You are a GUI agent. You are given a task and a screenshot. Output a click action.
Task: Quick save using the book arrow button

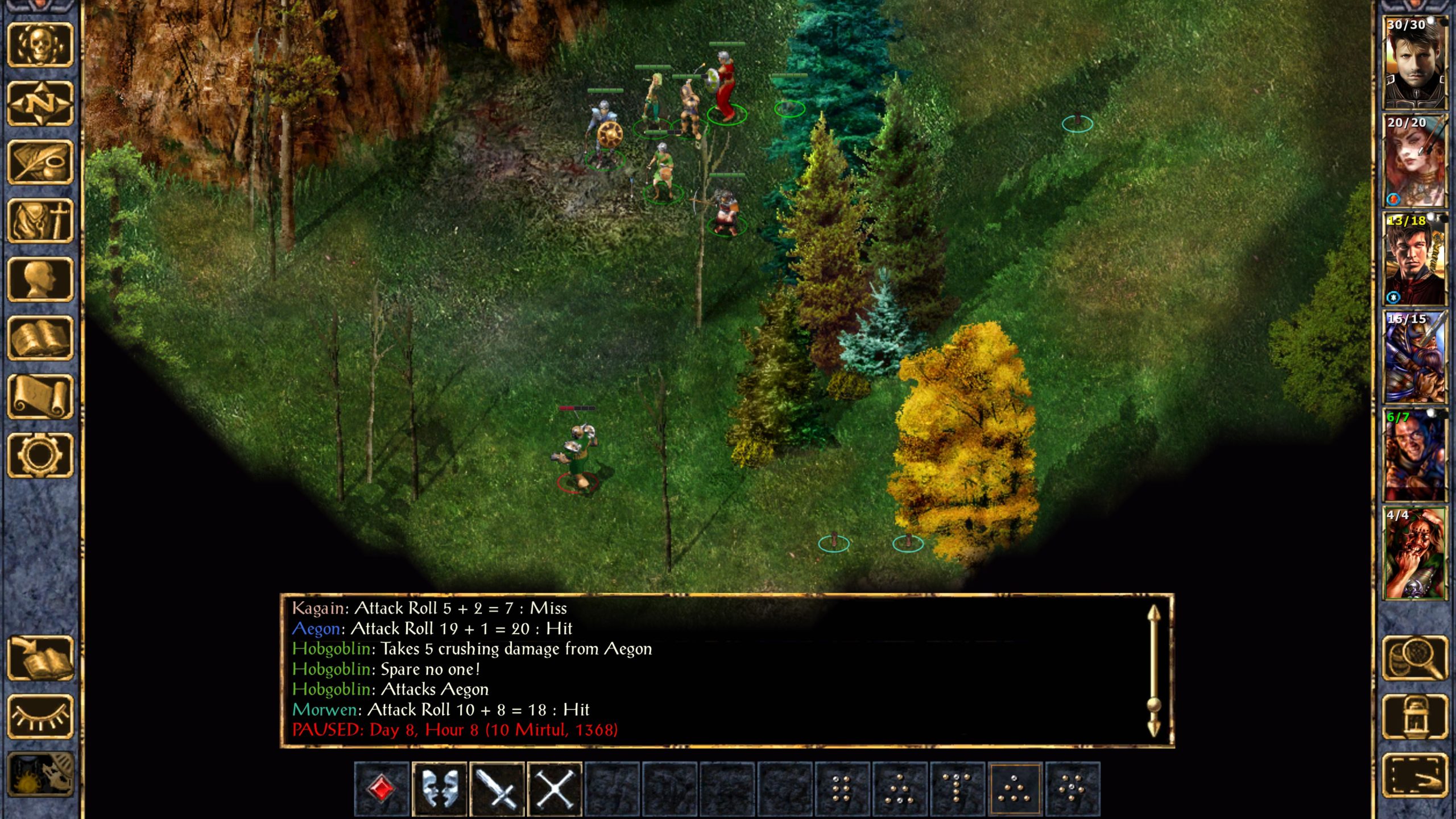tap(40, 658)
